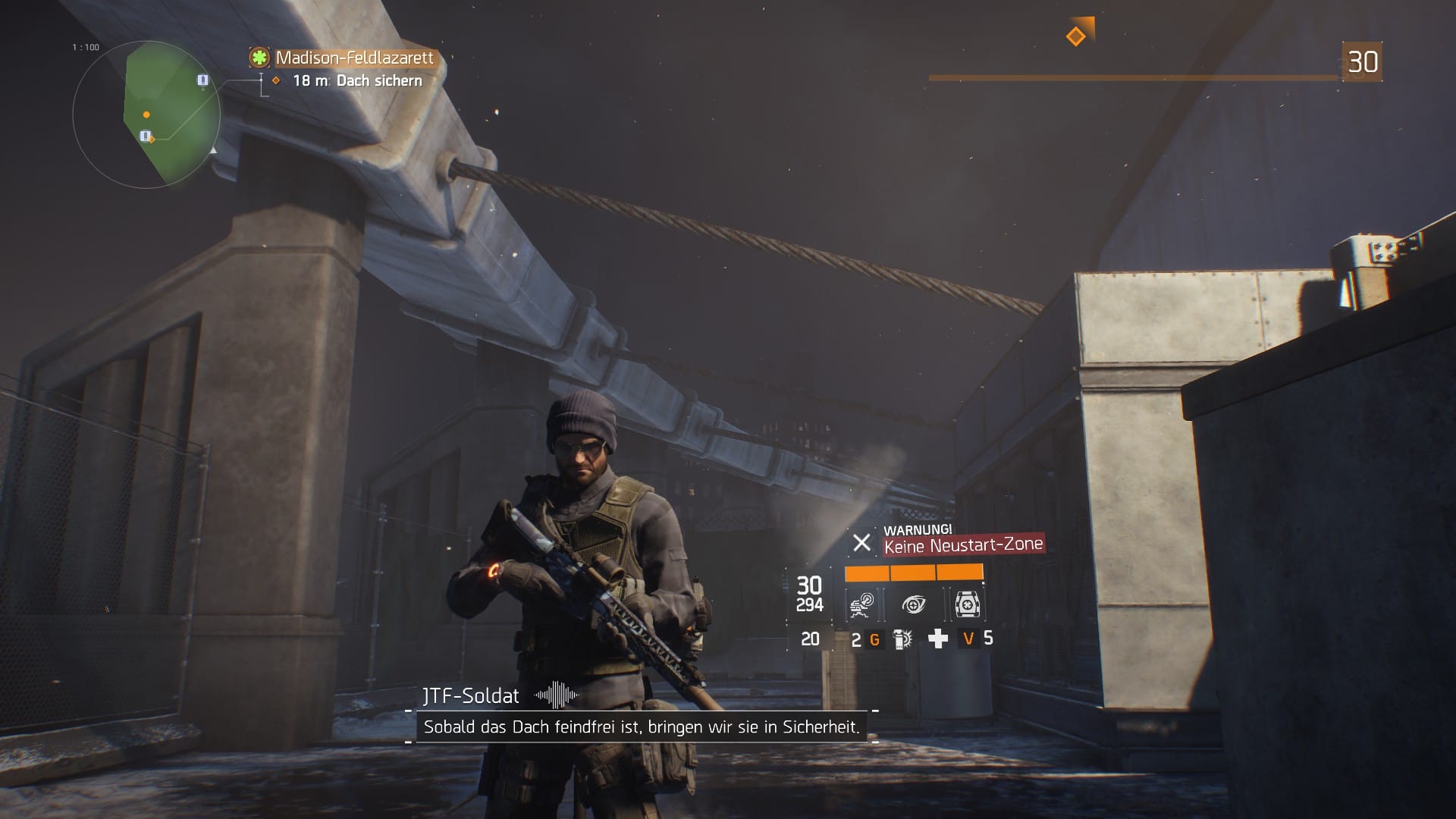The width and height of the screenshot is (1456, 819).
Task: Select the grenade icon
Action: pyautogui.click(x=902, y=639)
